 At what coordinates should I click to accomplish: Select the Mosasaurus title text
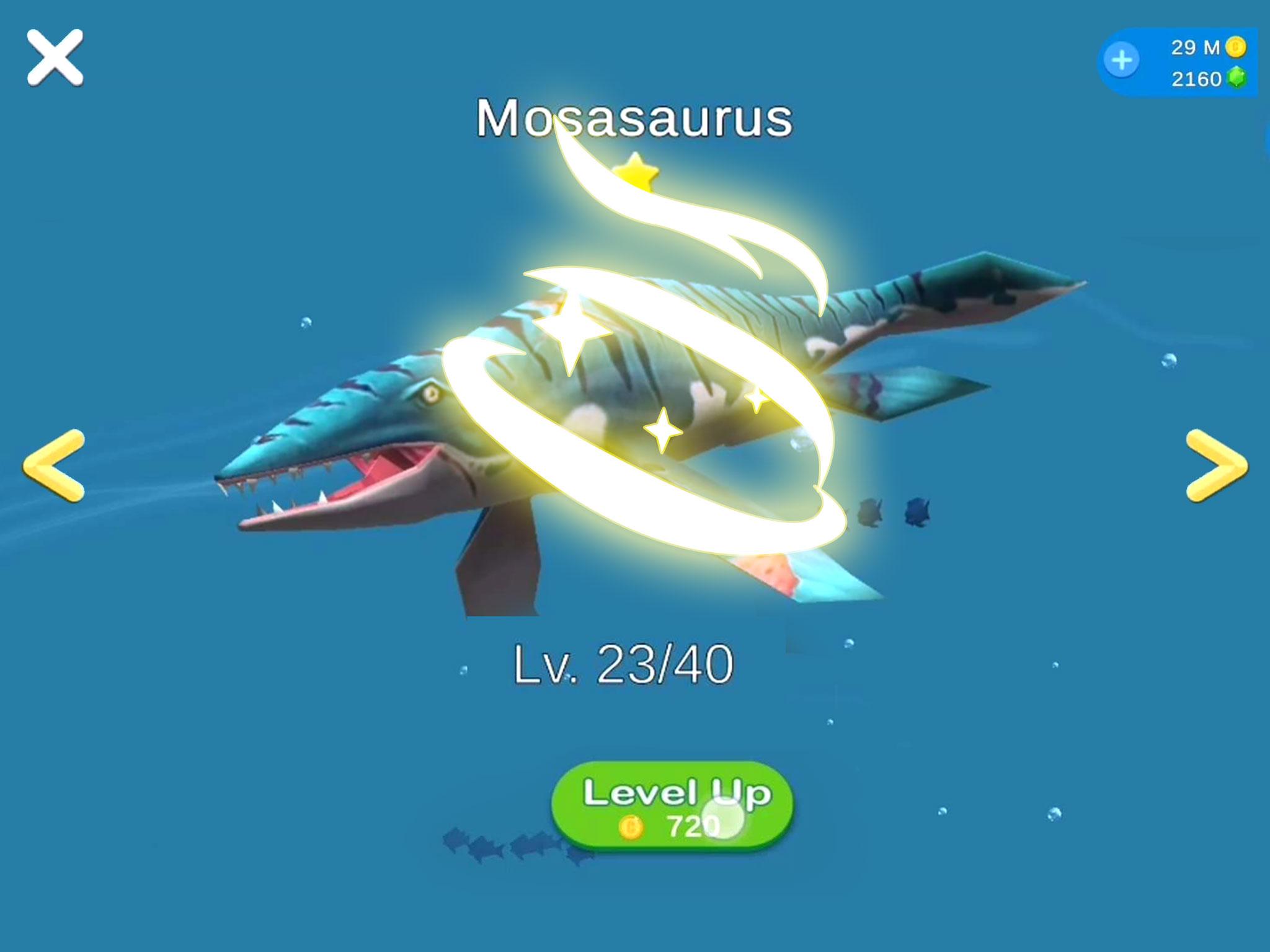[634, 118]
